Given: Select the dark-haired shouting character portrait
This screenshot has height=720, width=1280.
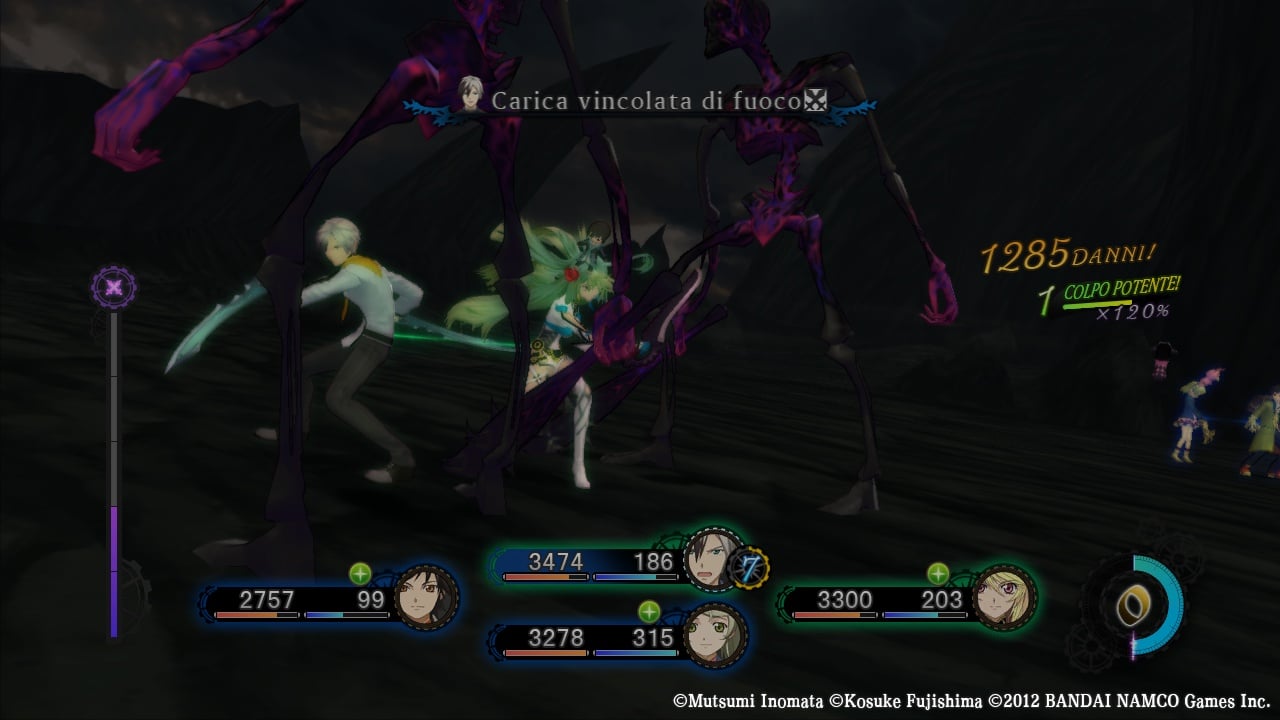Looking at the screenshot, I should click(713, 560).
